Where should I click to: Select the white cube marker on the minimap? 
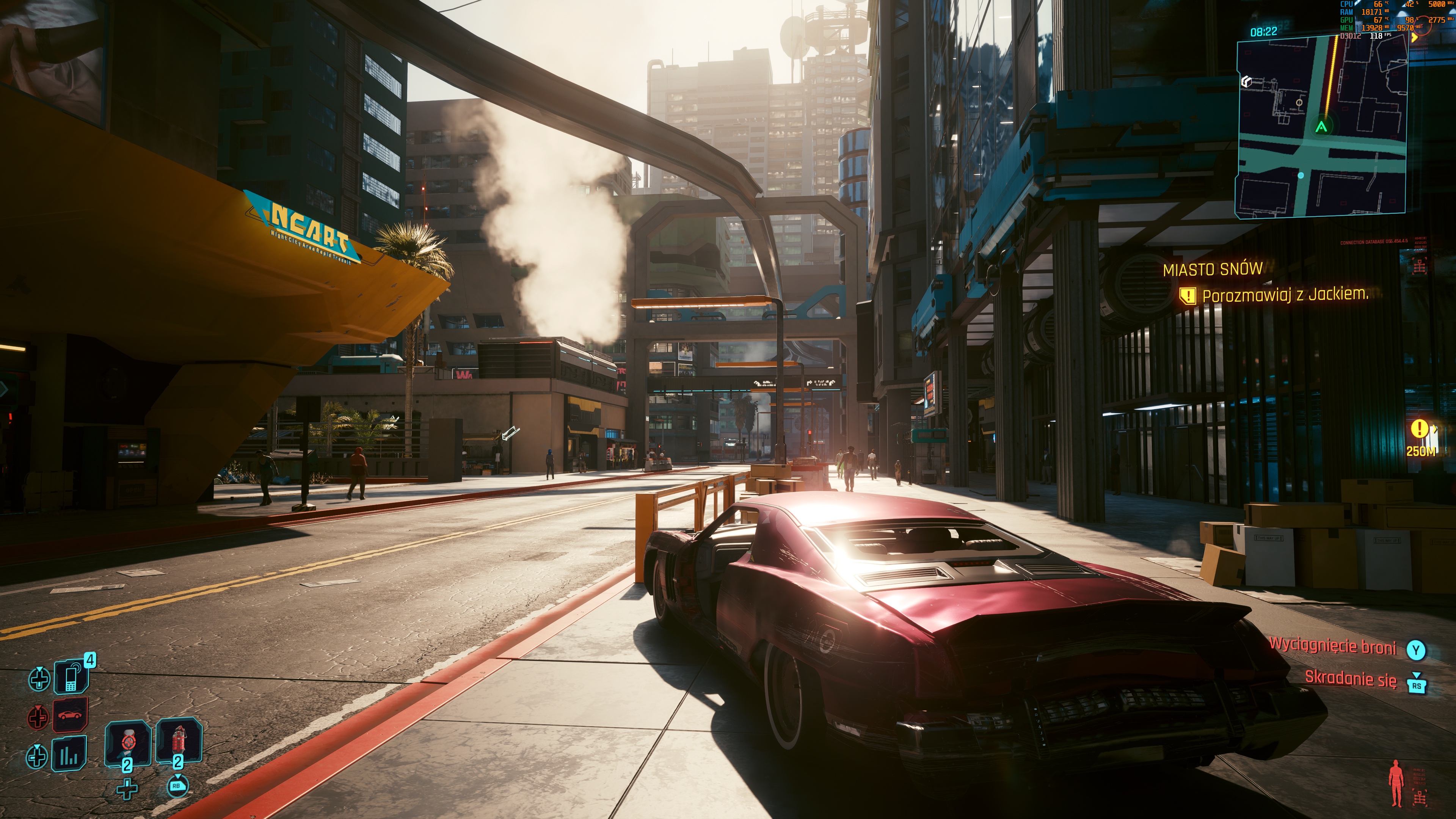click(1246, 82)
